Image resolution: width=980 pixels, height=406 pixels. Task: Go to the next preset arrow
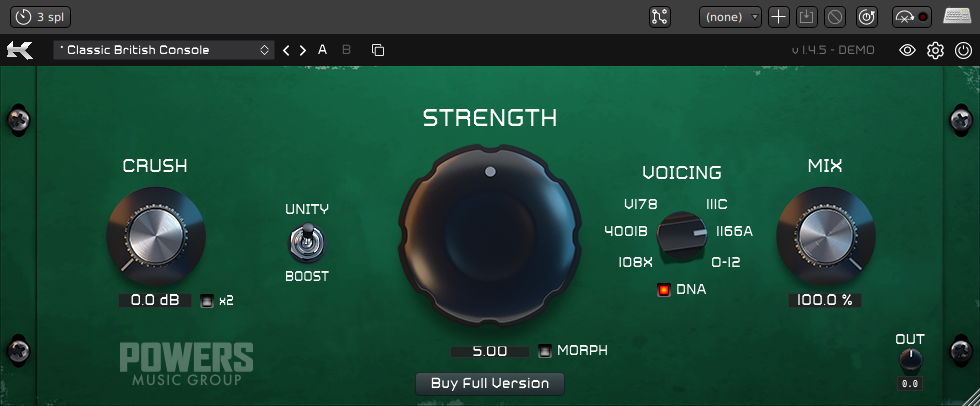click(303, 50)
